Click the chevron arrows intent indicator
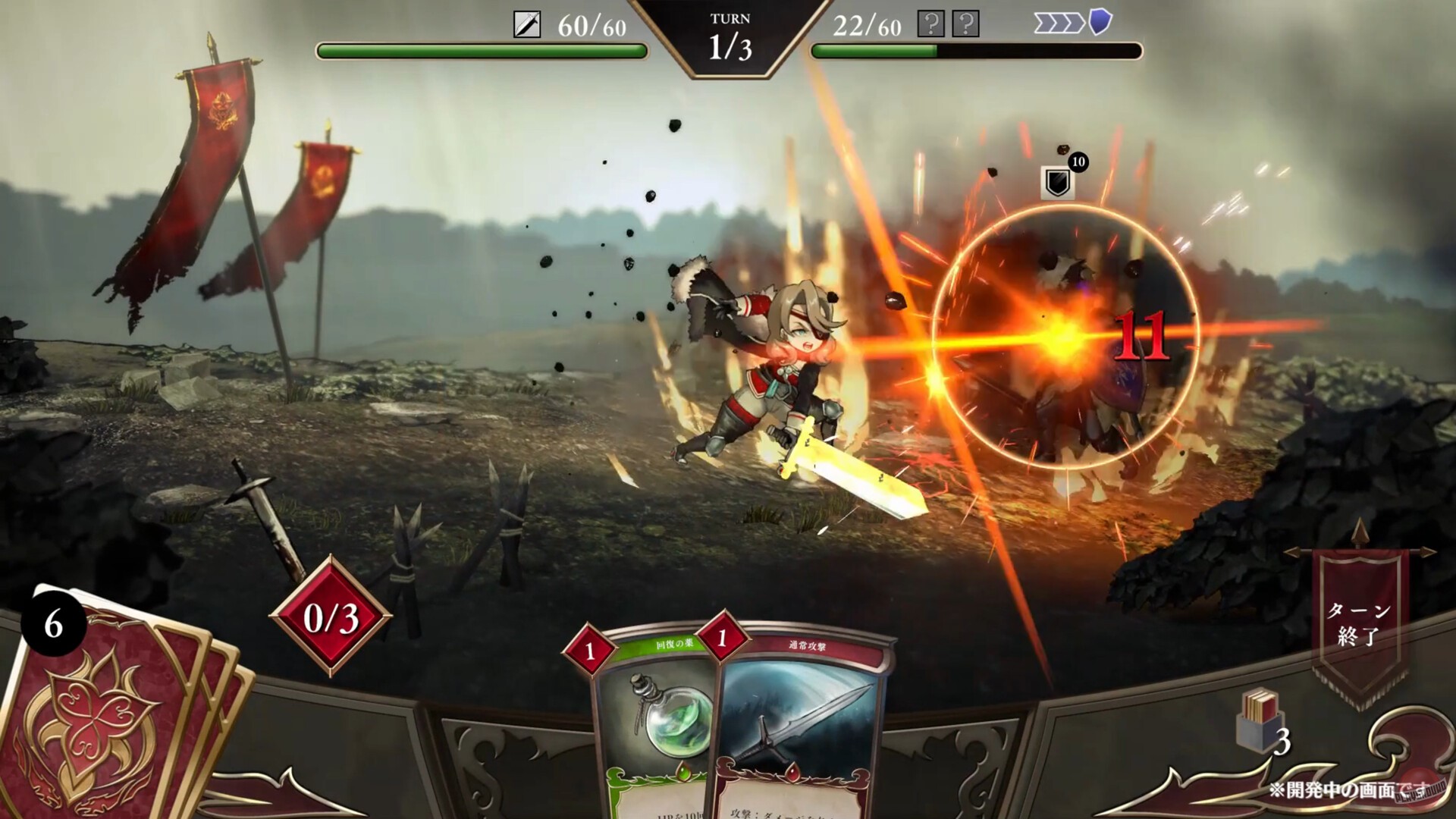Image resolution: width=1456 pixels, height=819 pixels. (1057, 24)
